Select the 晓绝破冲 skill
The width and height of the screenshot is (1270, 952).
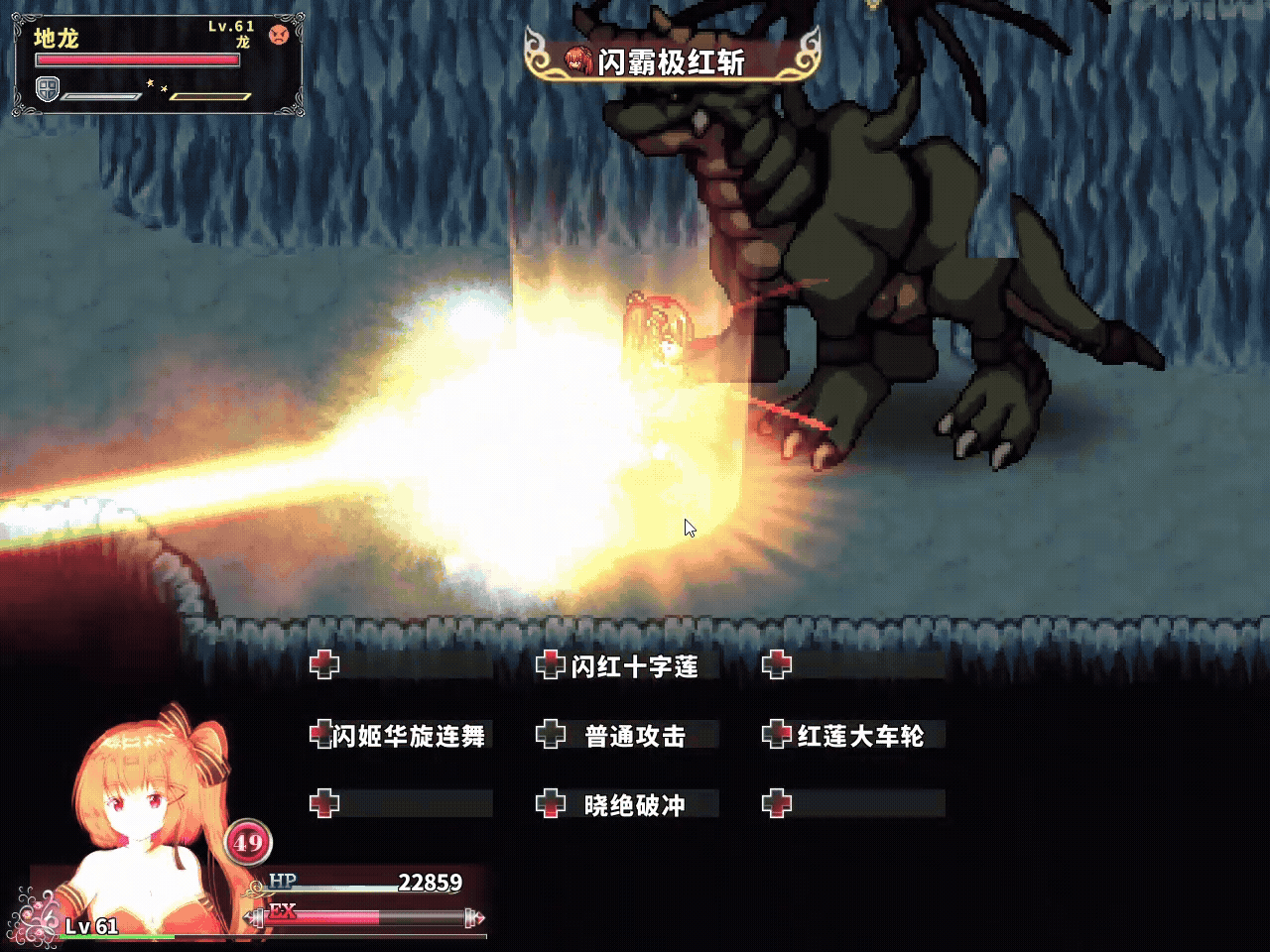634,805
